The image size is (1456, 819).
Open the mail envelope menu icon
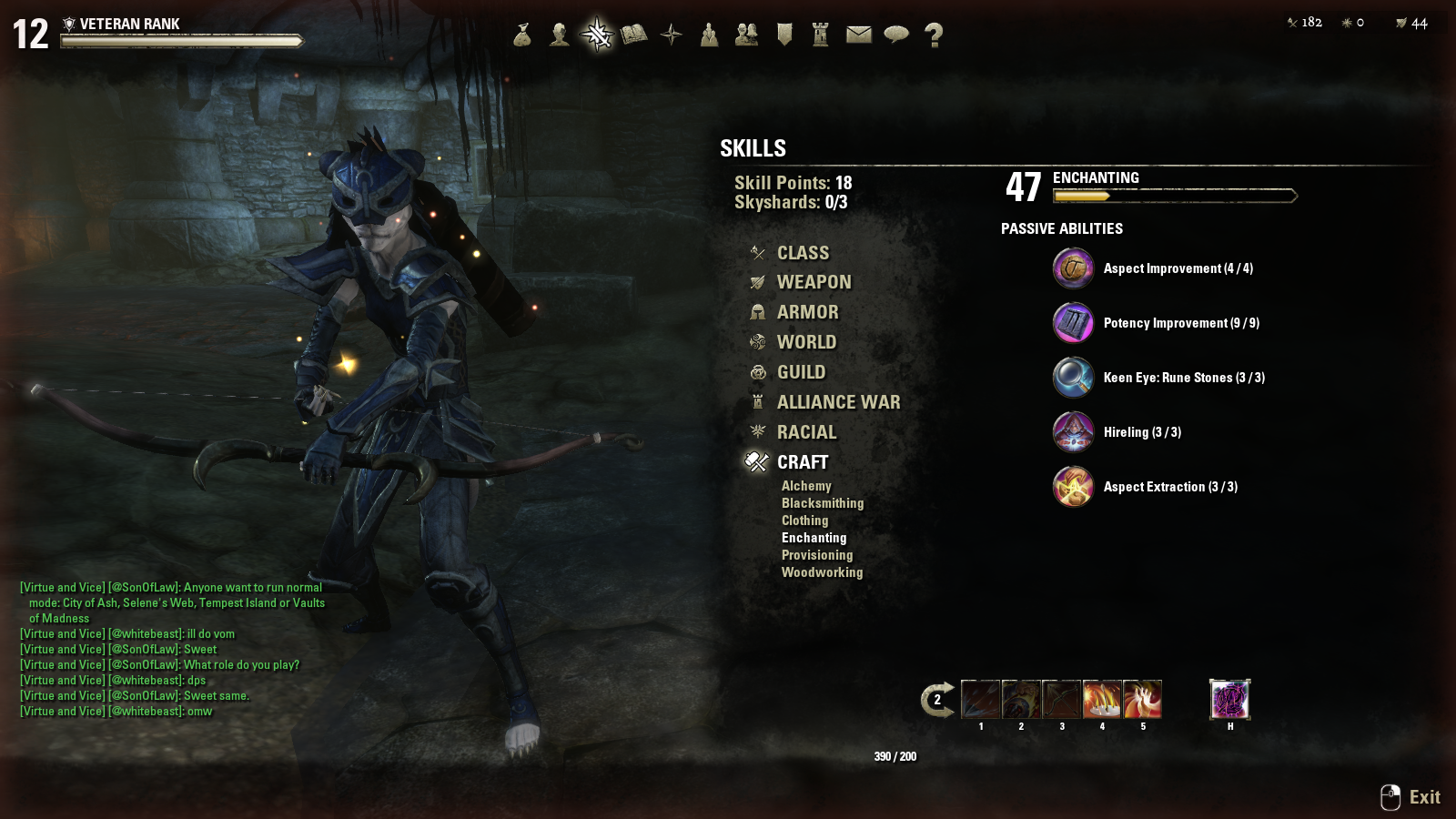(858, 35)
